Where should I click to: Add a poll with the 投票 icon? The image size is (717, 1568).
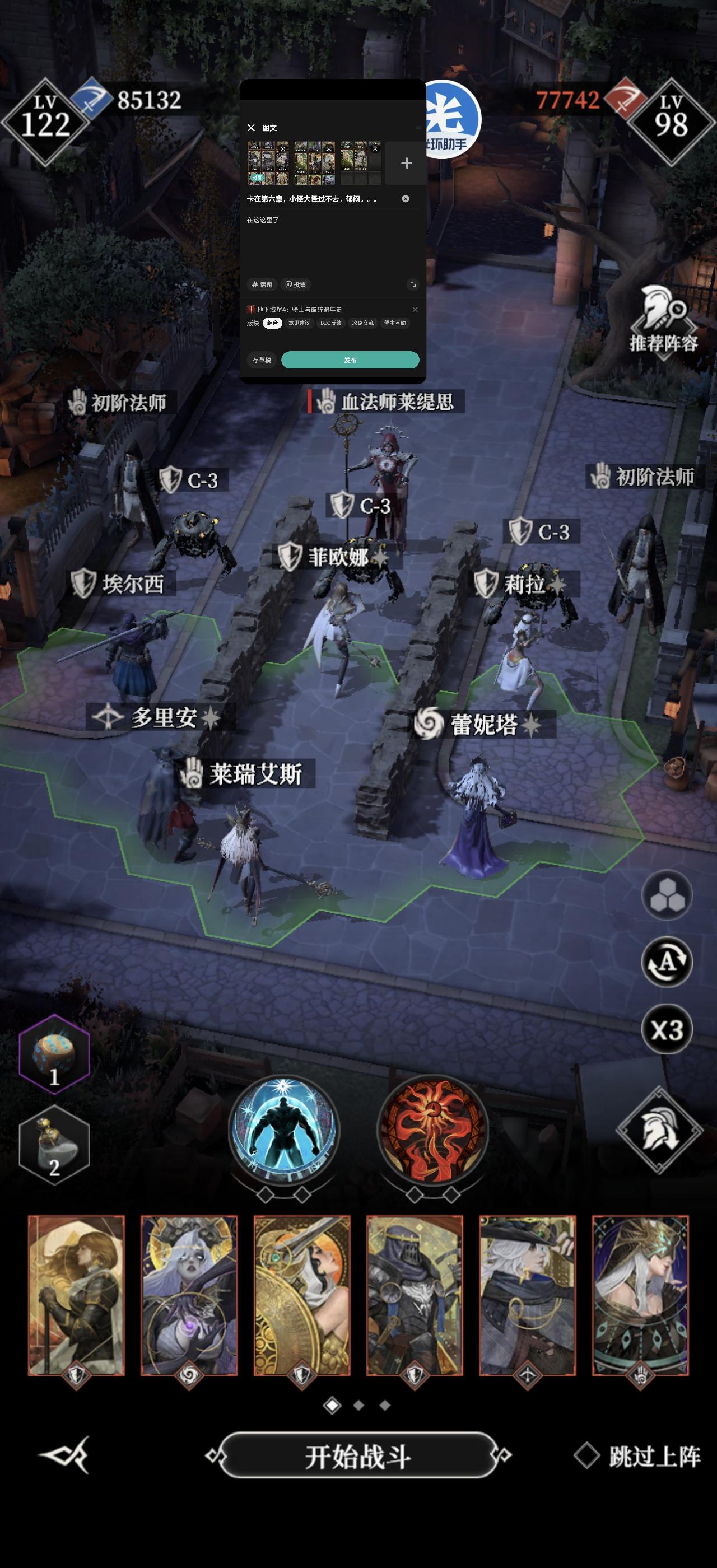point(296,285)
